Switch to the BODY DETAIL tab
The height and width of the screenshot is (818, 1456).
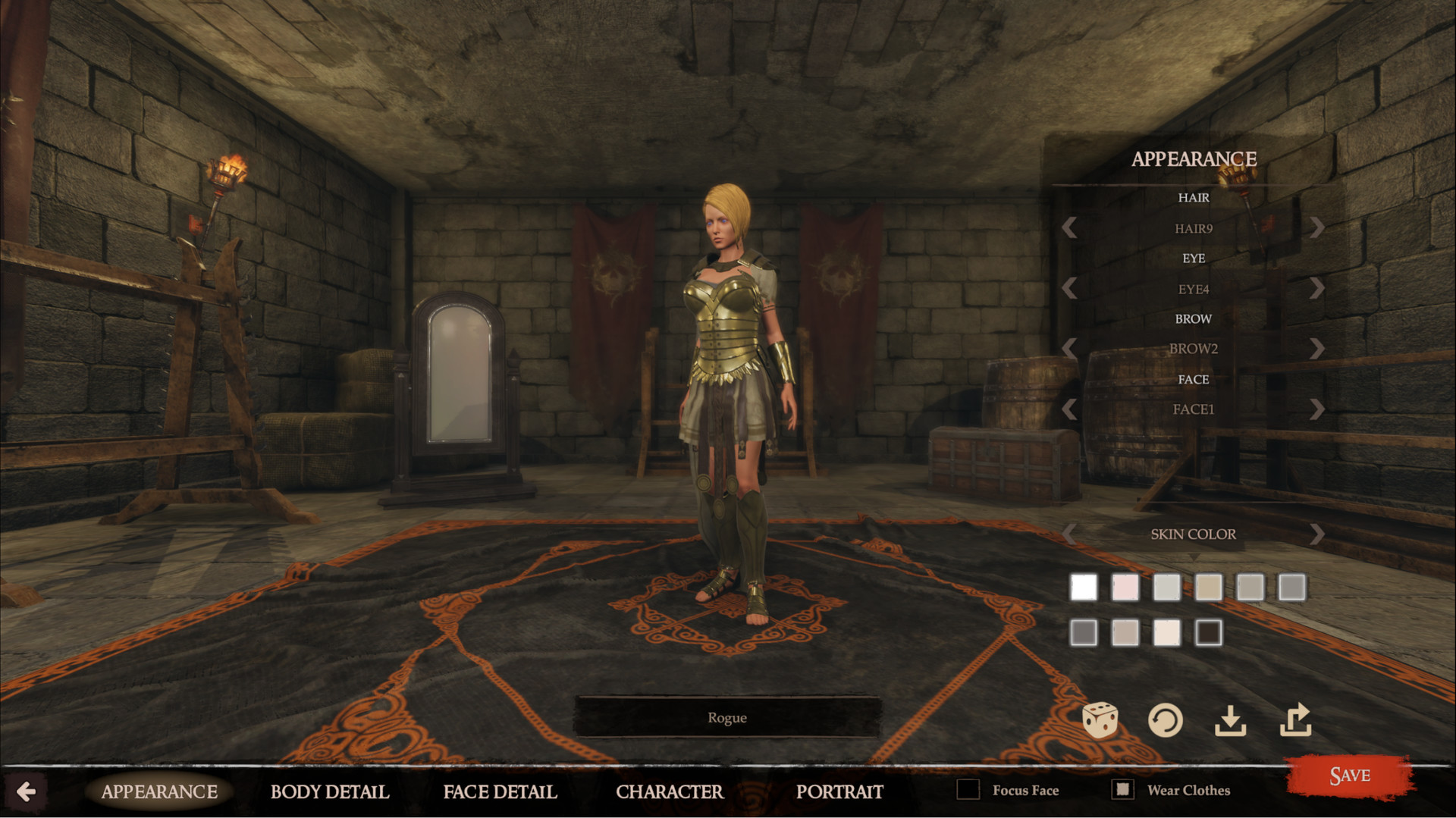pyautogui.click(x=329, y=792)
